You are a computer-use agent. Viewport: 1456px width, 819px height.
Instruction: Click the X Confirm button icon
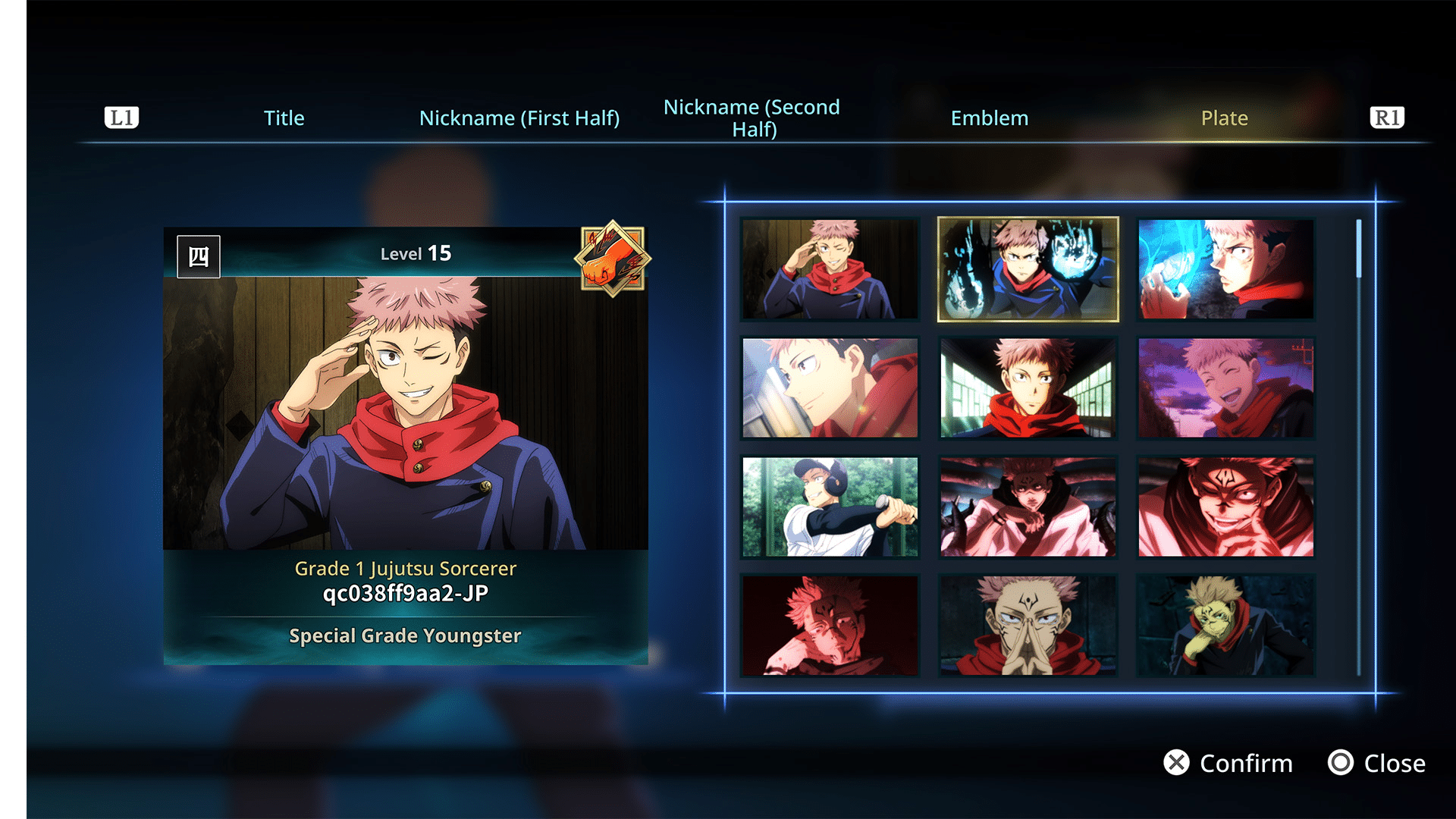[1178, 763]
